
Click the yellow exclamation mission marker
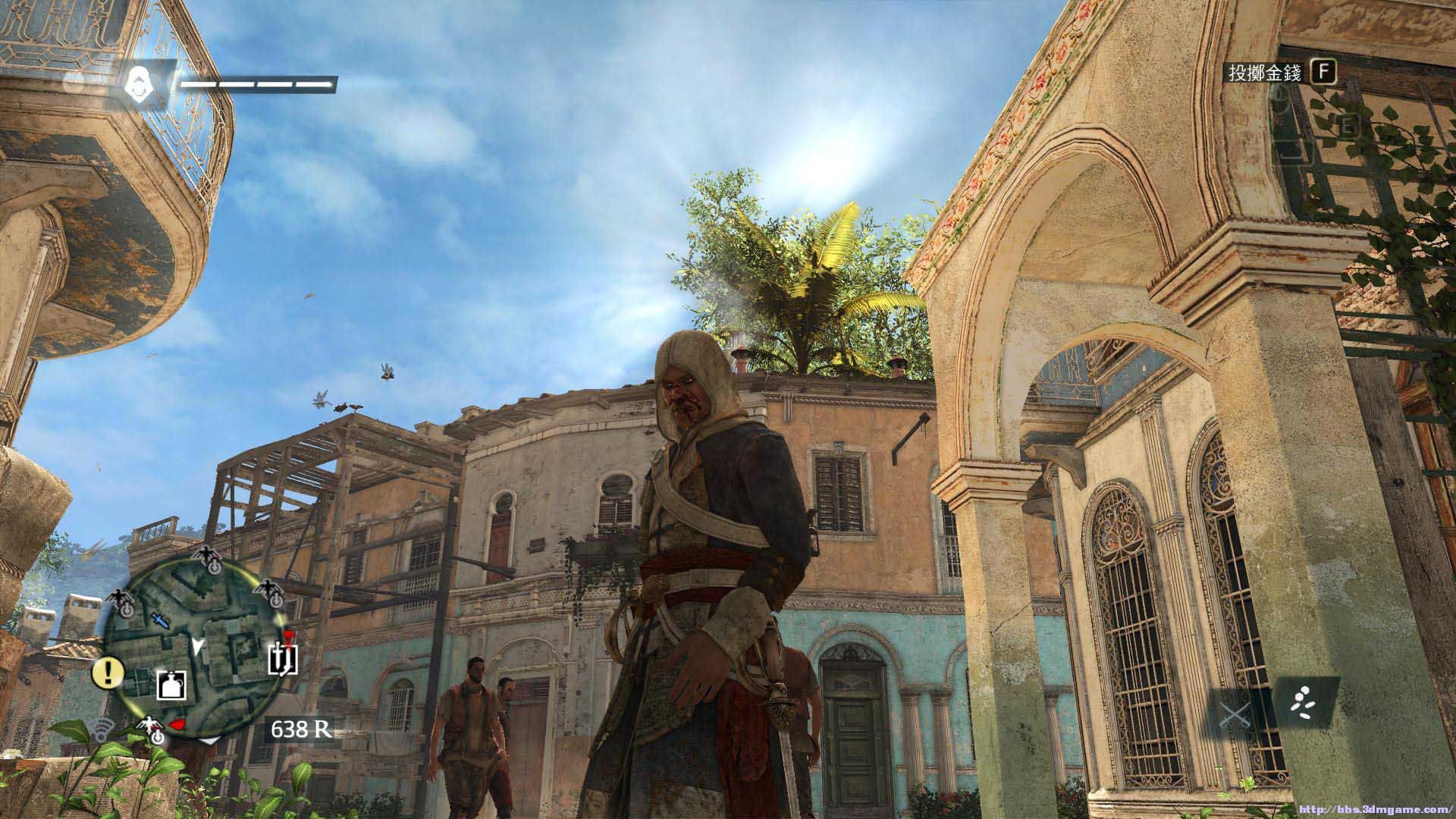point(108,670)
